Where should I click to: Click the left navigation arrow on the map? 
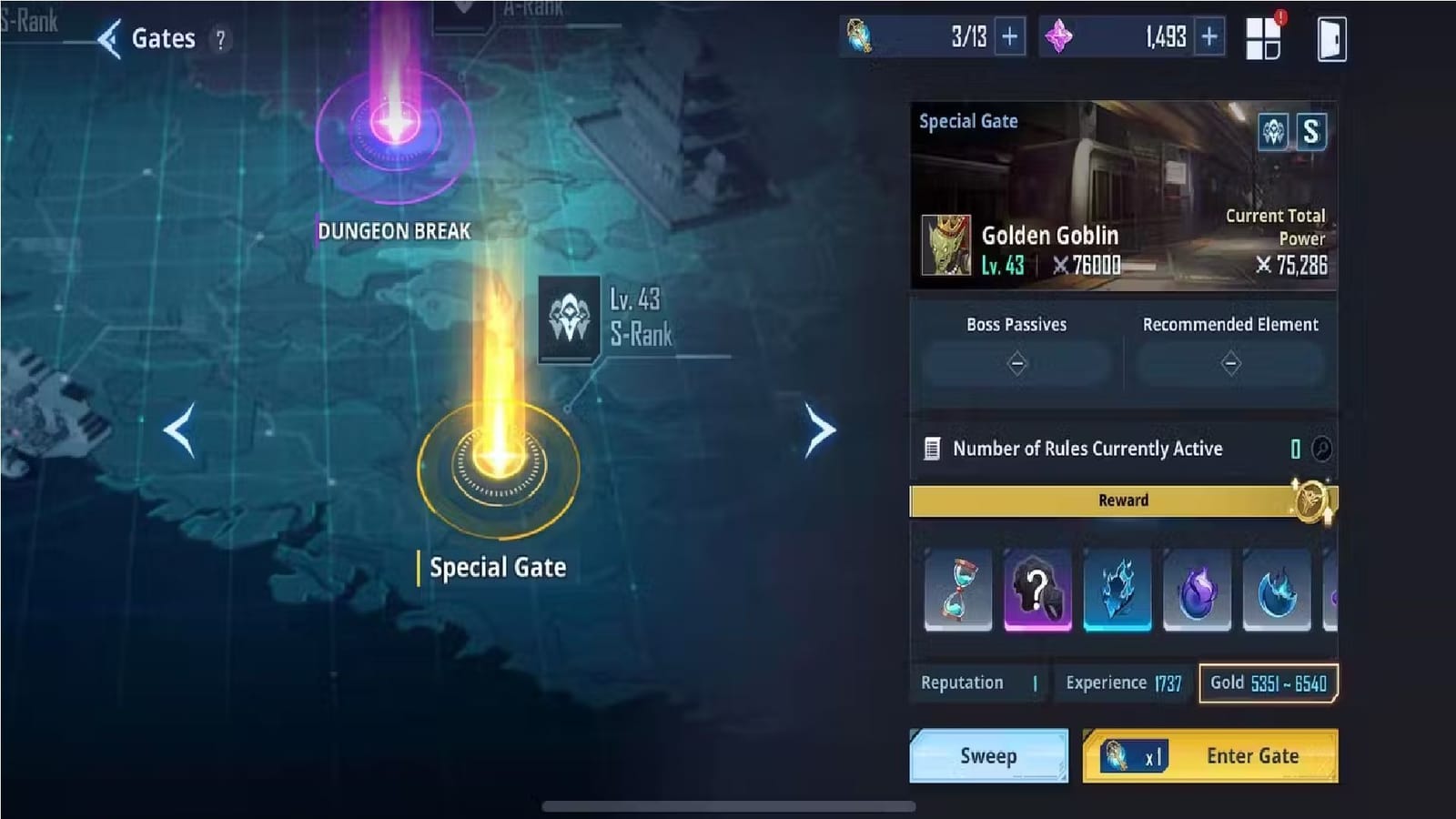(180, 430)
